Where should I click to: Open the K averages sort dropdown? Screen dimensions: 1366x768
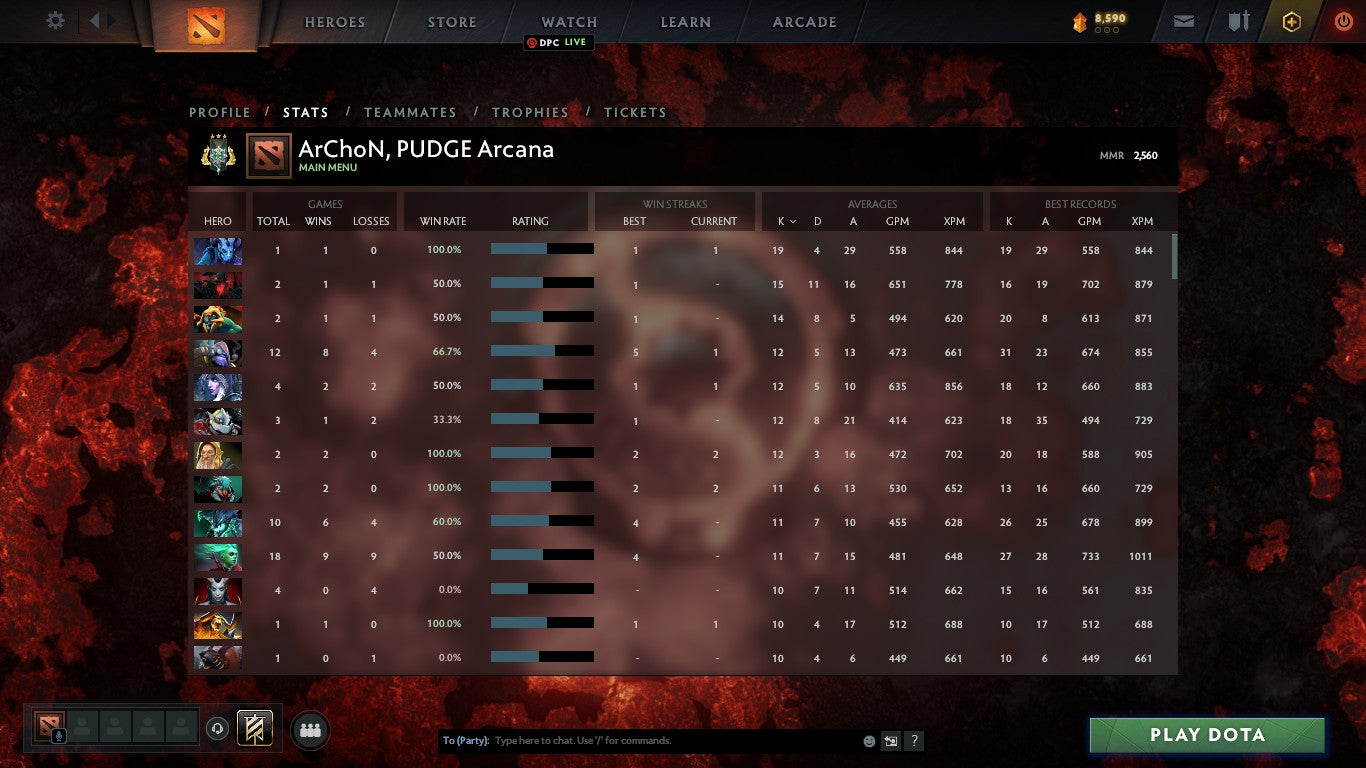coord(793,221)
